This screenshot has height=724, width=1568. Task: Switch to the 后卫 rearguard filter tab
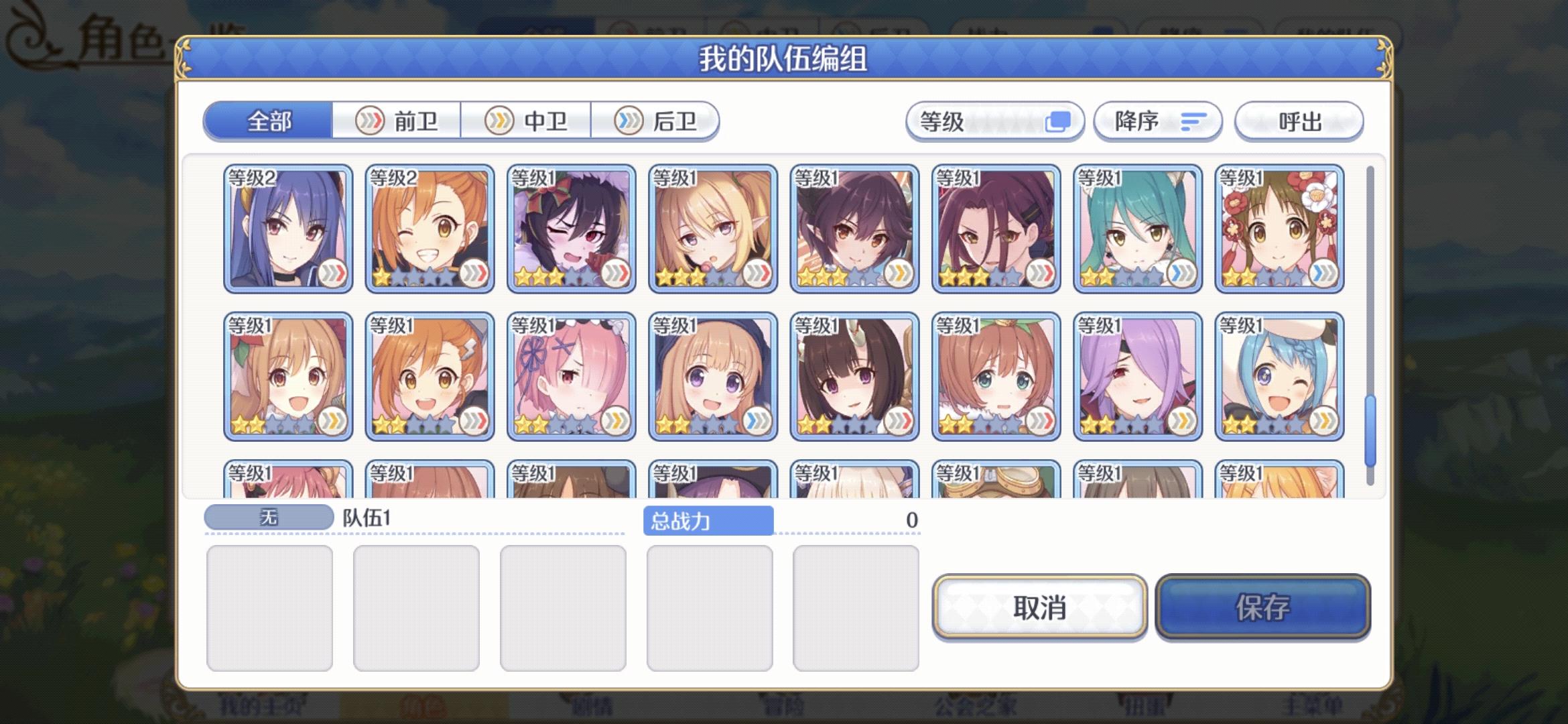pyautogui.click(x=657, y=121)
